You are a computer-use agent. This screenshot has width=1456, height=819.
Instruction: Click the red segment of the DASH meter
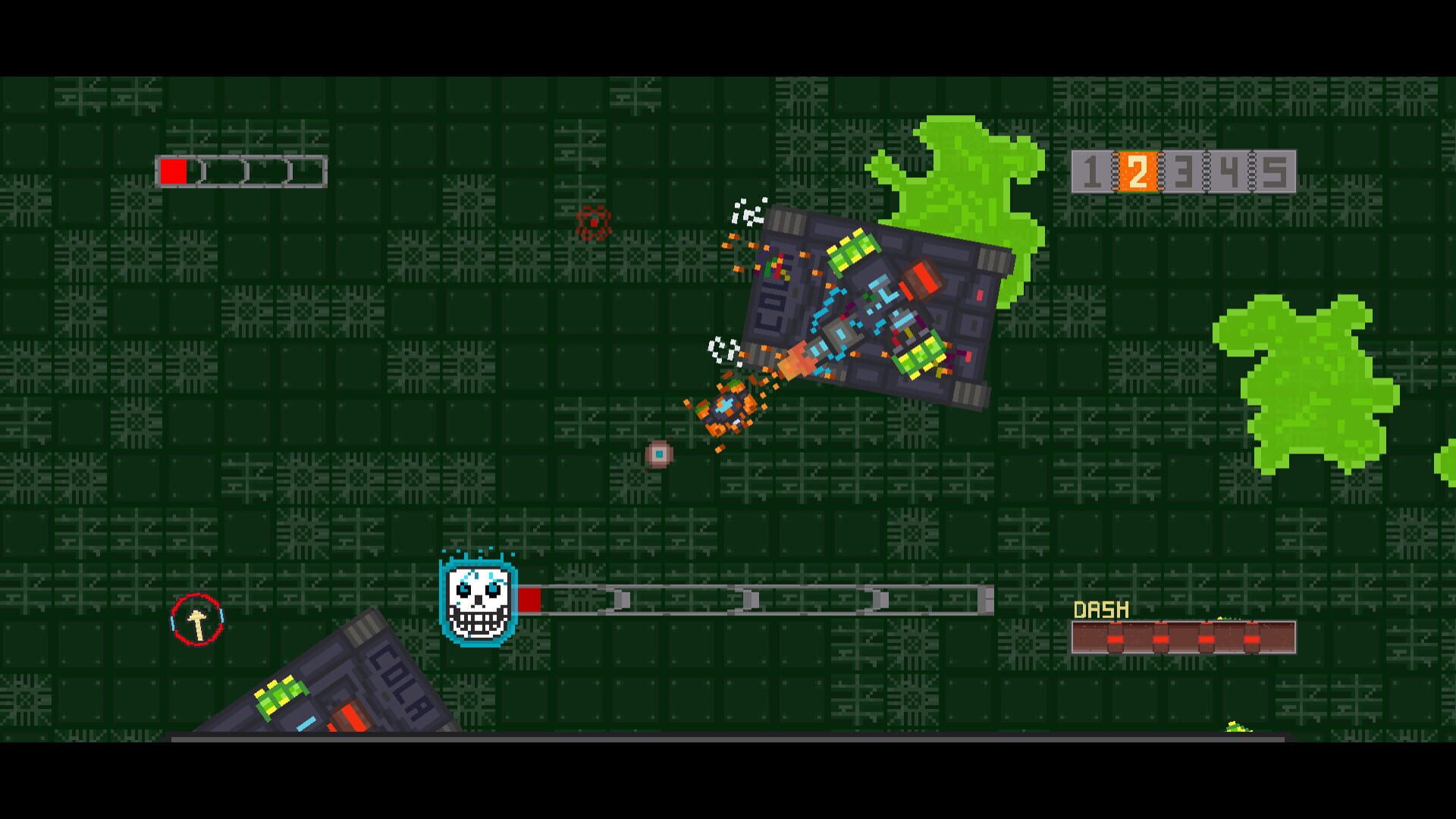click(1115, 639)
